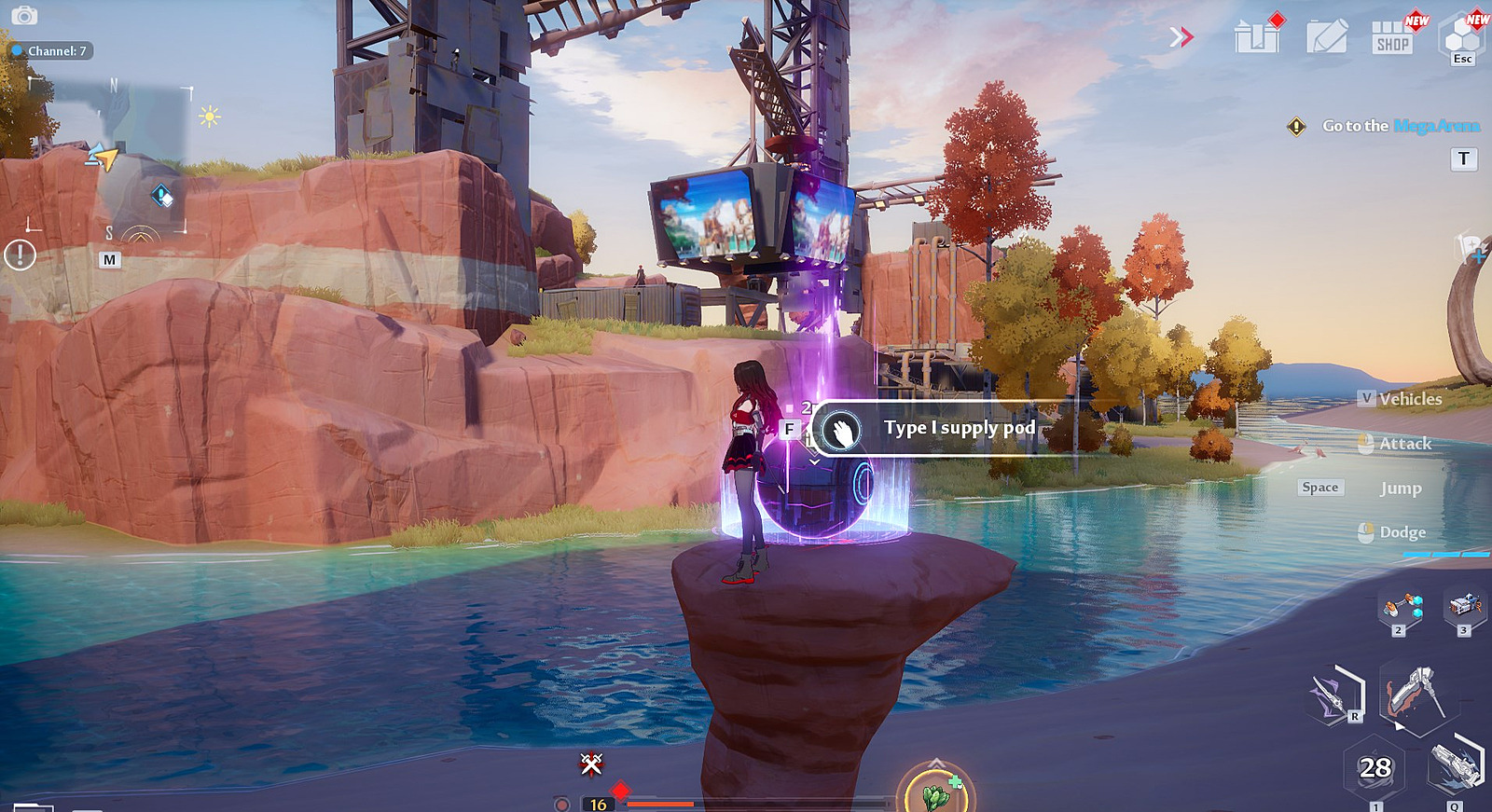Image resolution: width=1492 pixels, height=812 pixels.
Task: Open the camera photo mode
Action: (24, 16)
